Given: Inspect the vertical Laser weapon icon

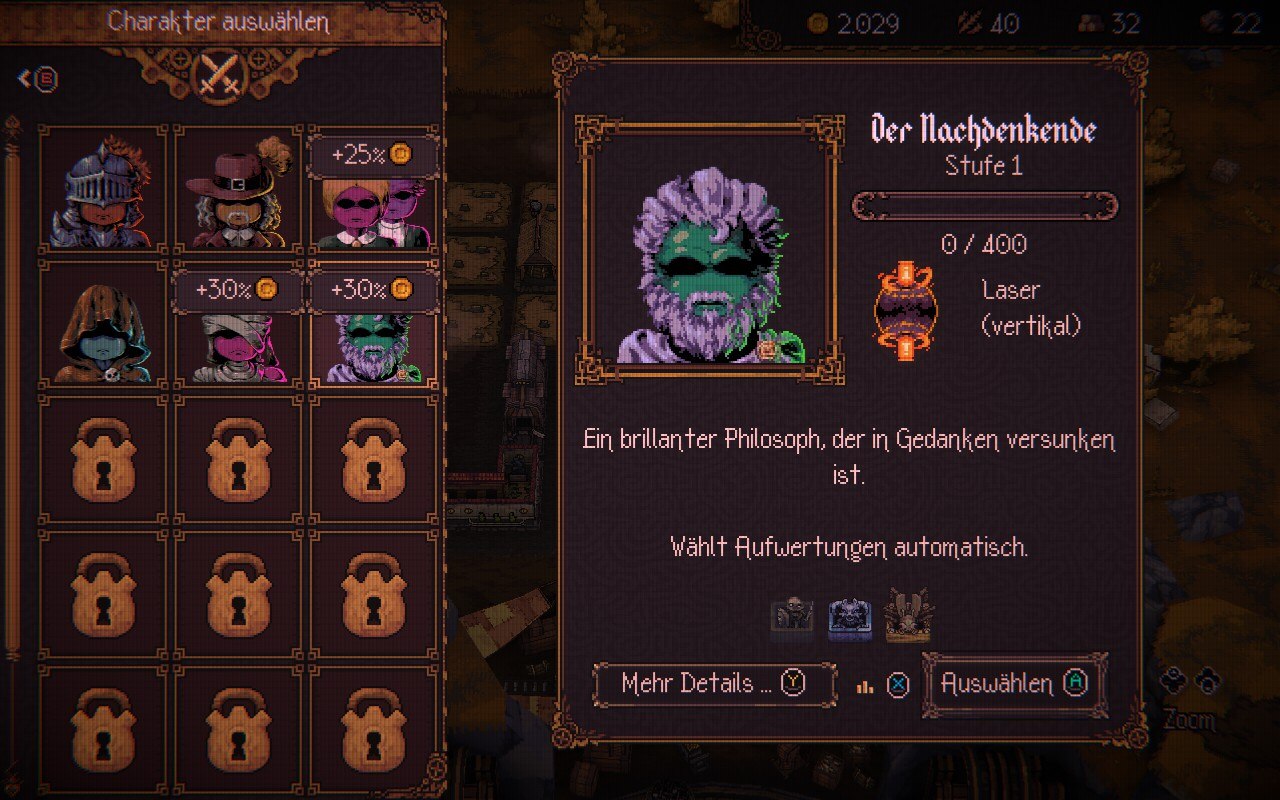Looking at the screenshot, I should (905, 312).
